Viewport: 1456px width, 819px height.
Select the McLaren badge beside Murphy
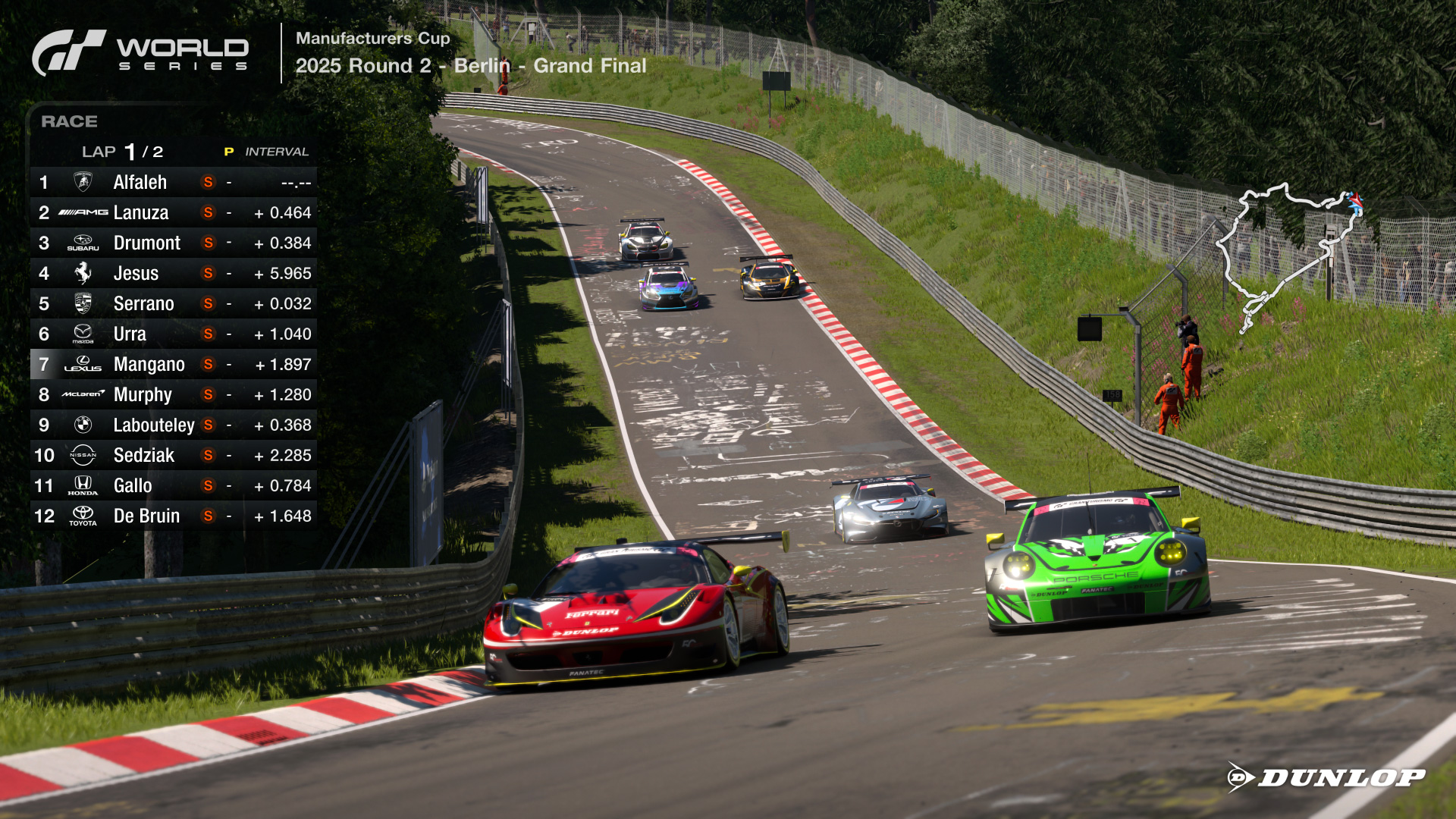pos(82,394)
